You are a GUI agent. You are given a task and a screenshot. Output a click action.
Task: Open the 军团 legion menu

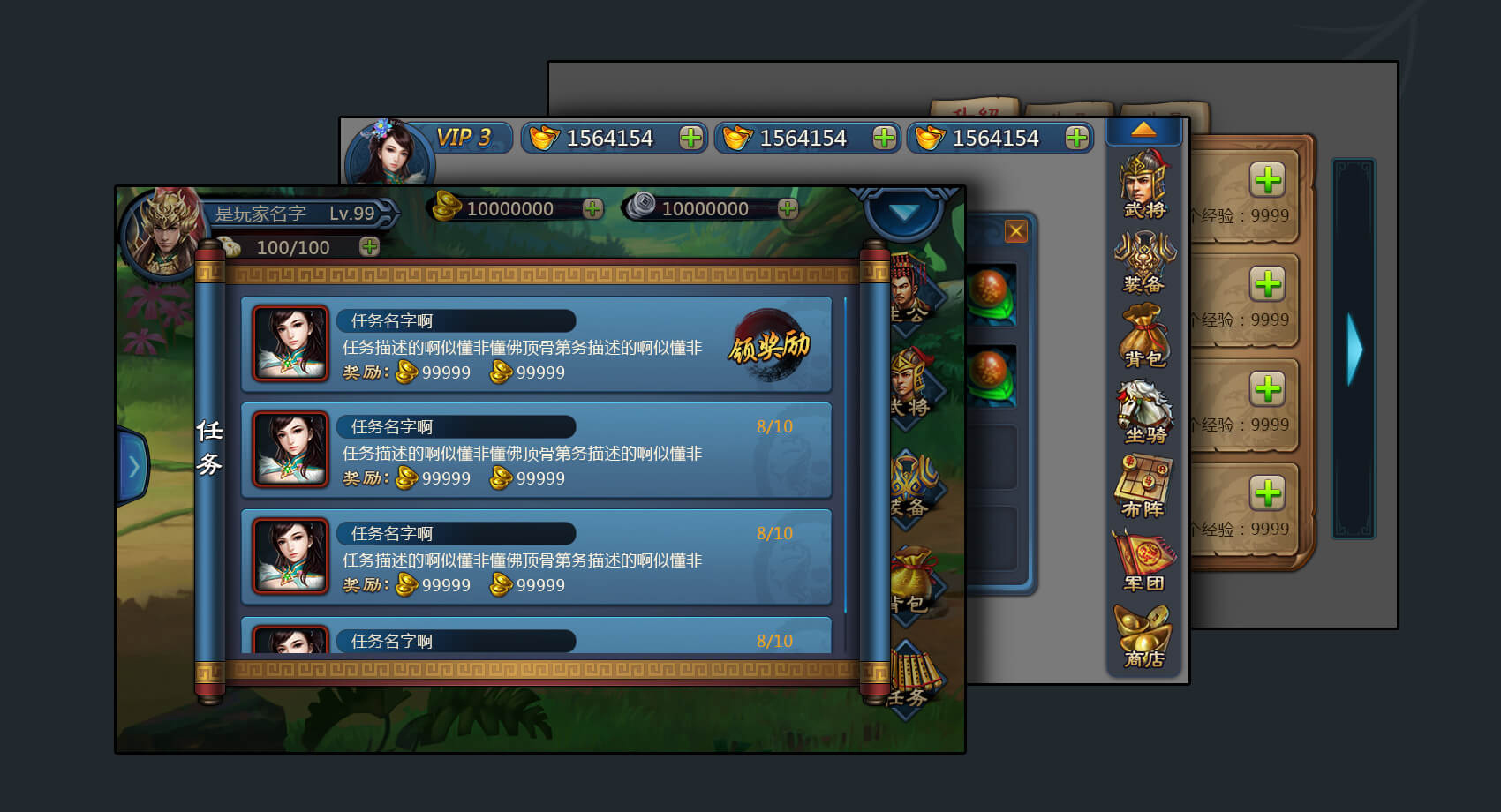1143,560
